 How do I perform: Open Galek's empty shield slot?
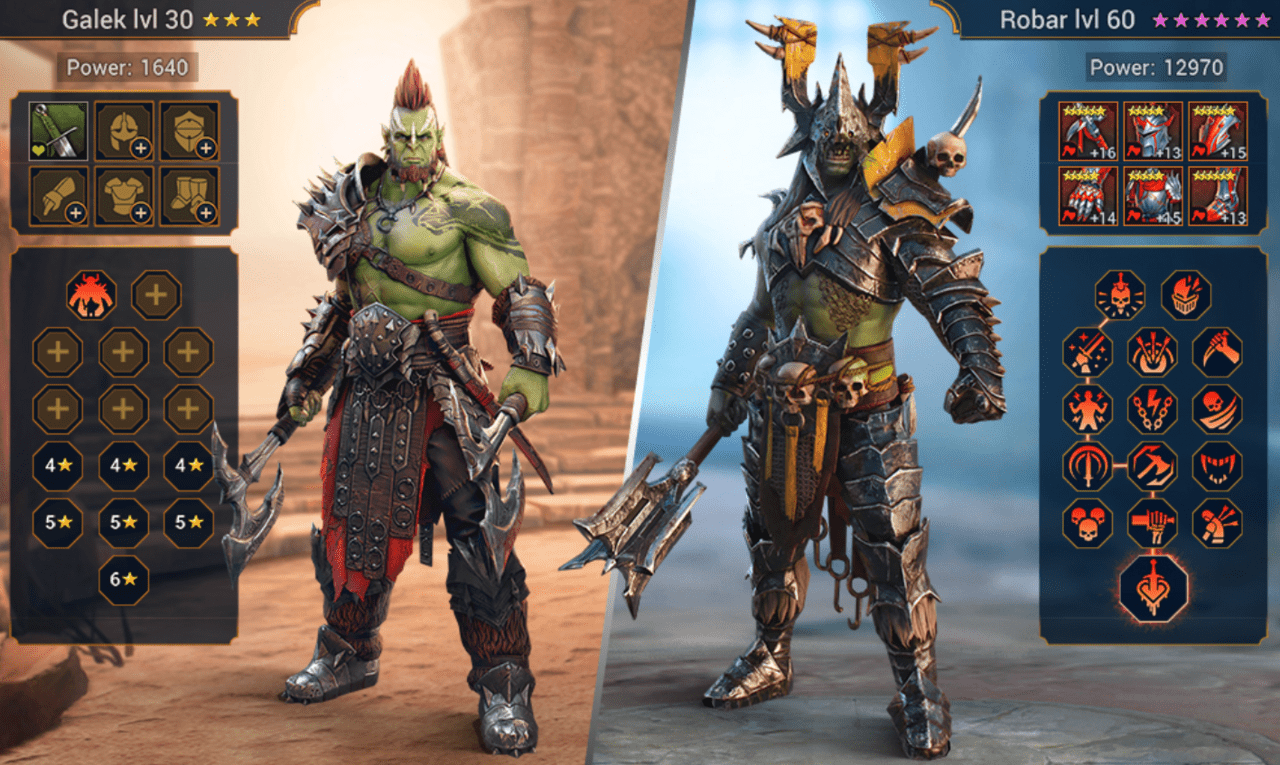189,131
